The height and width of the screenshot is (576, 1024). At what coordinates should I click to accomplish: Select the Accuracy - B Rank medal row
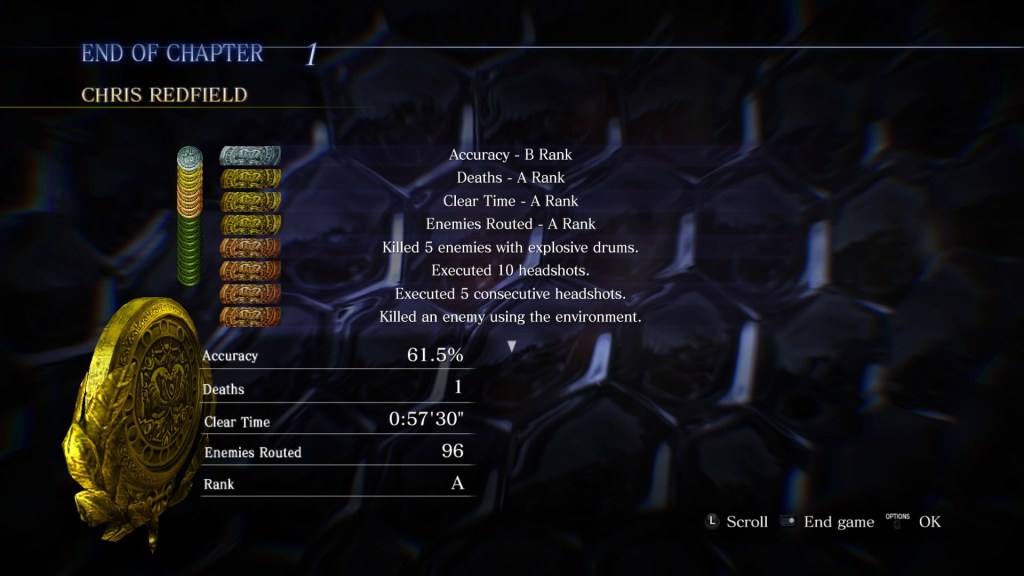[x=510, y=155]
